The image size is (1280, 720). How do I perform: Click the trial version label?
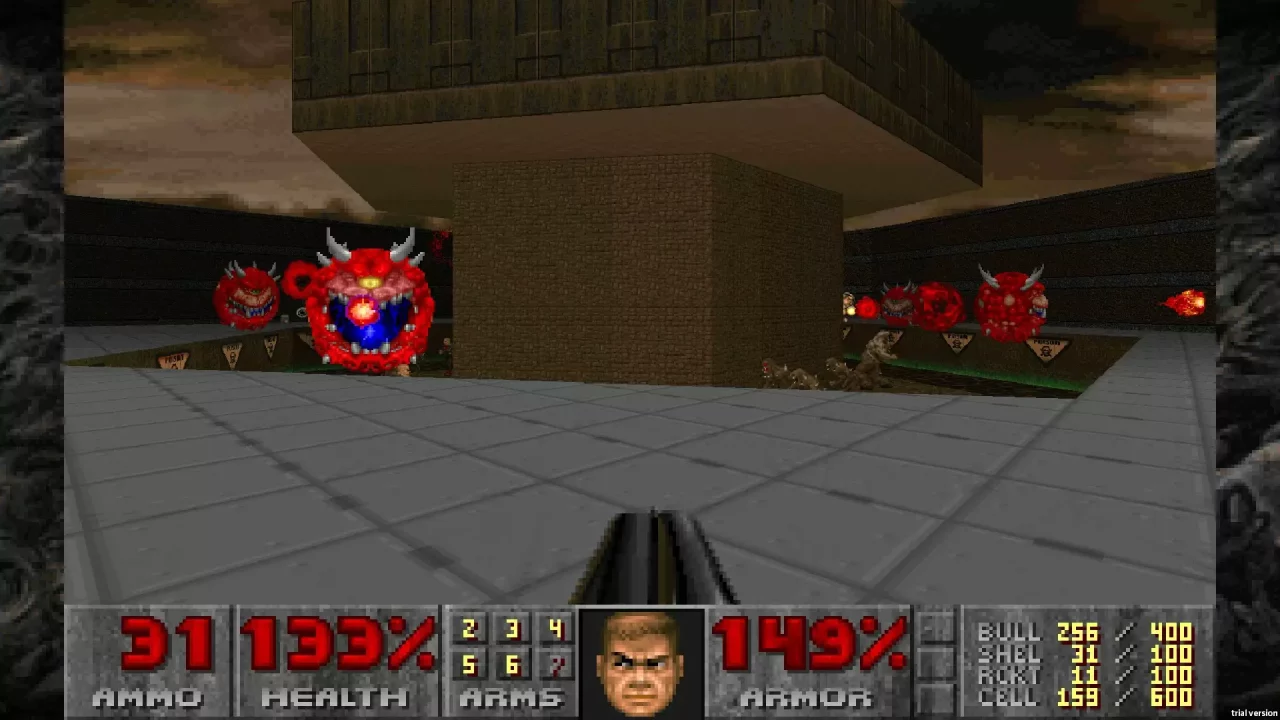pyautogui.click(x=1253, y=713)
